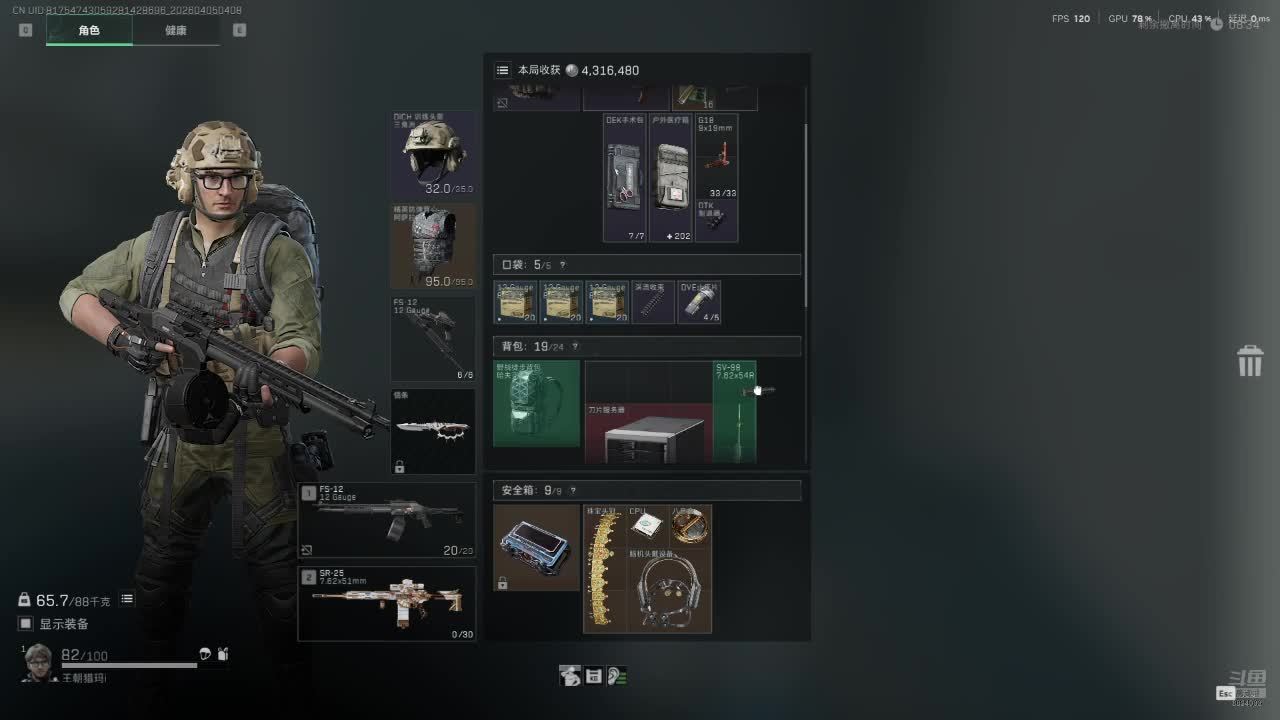Click the spiked melee knife slot
This screenshot has height=720, width=1280.
click(x=433, y=431)
